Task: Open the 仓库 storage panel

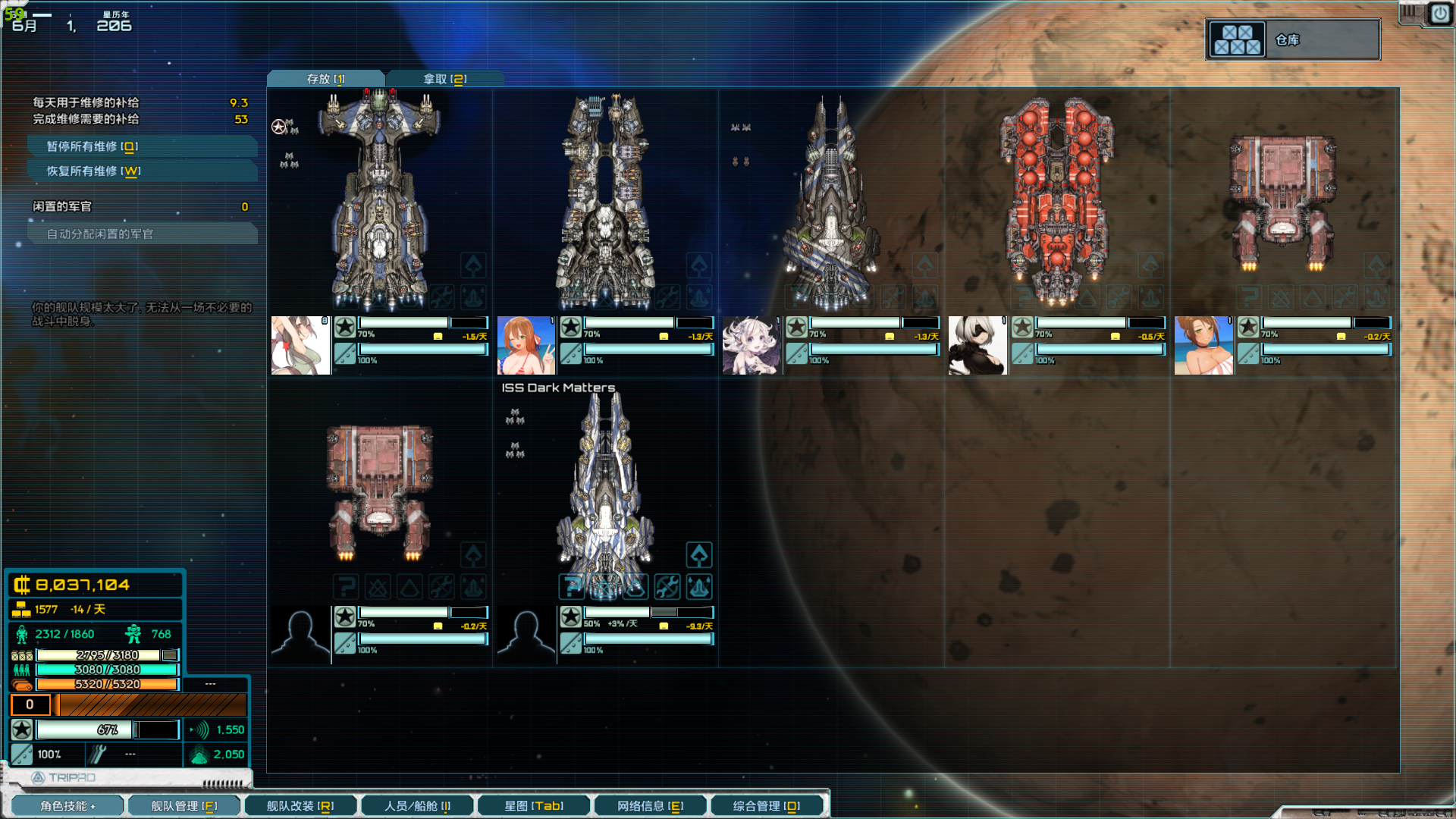Action: click(1292, 39)
